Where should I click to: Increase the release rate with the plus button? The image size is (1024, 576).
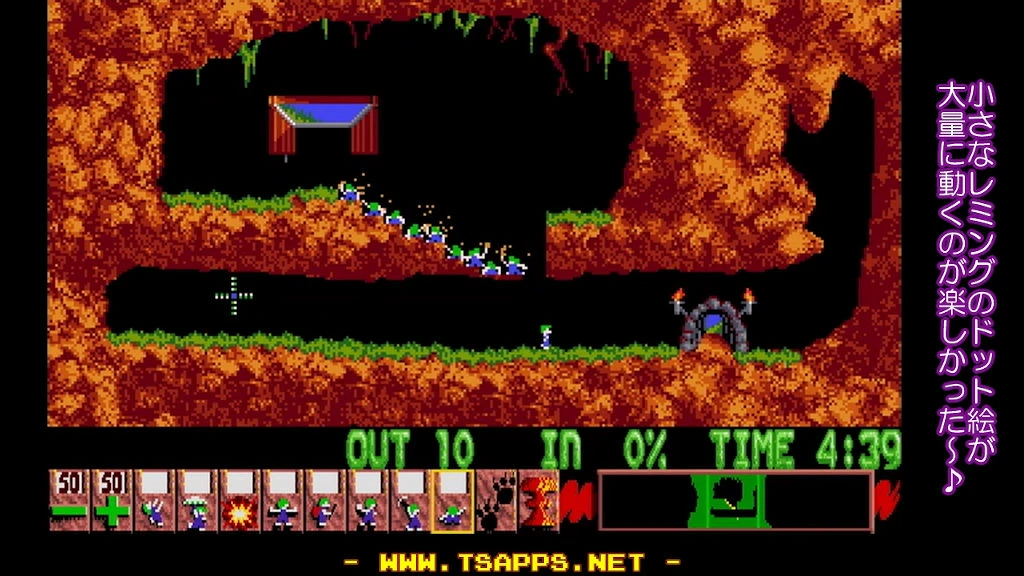click(112, 501)
